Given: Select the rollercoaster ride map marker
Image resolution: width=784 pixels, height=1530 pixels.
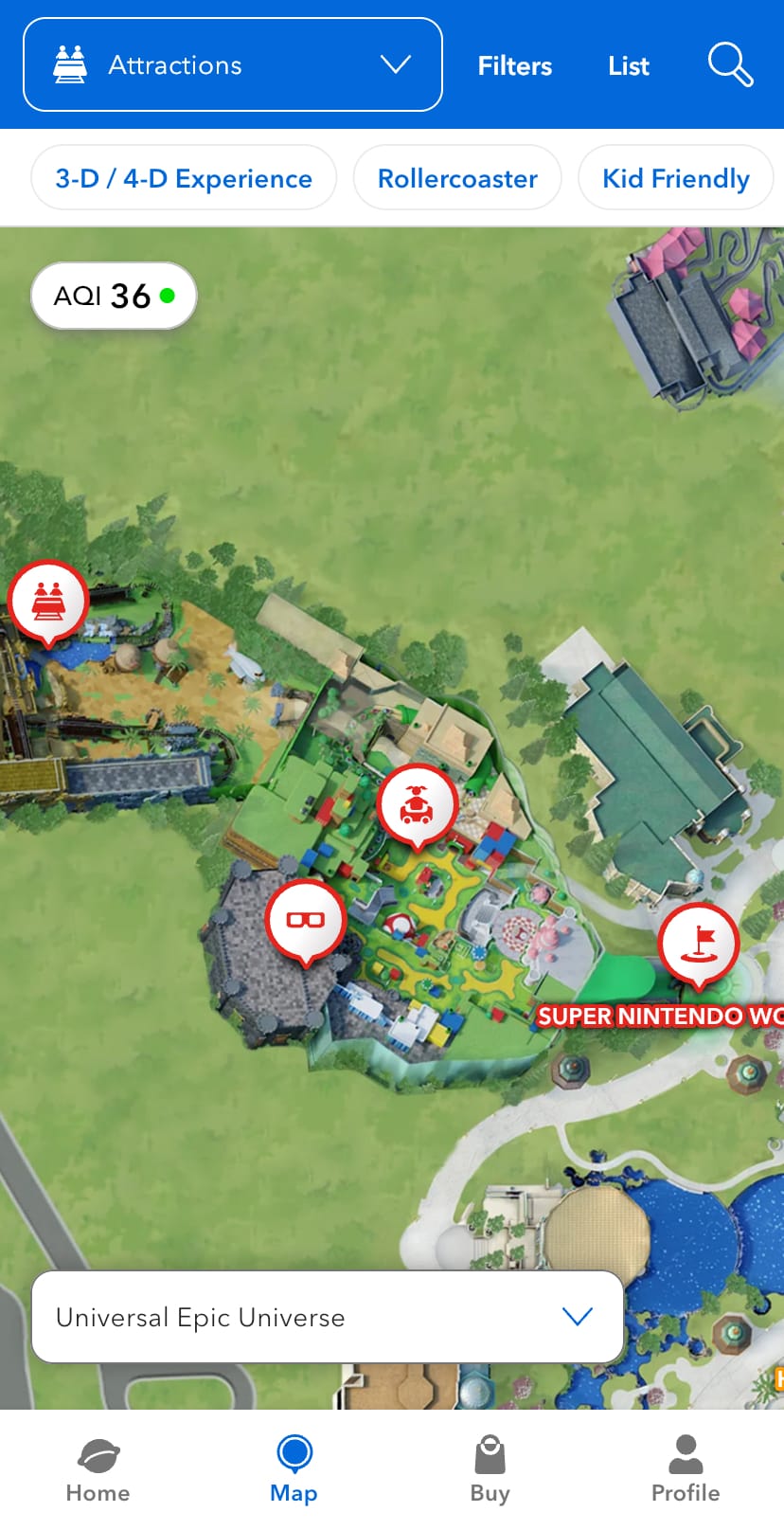Looking at the screenshot, I should [48, 601].
